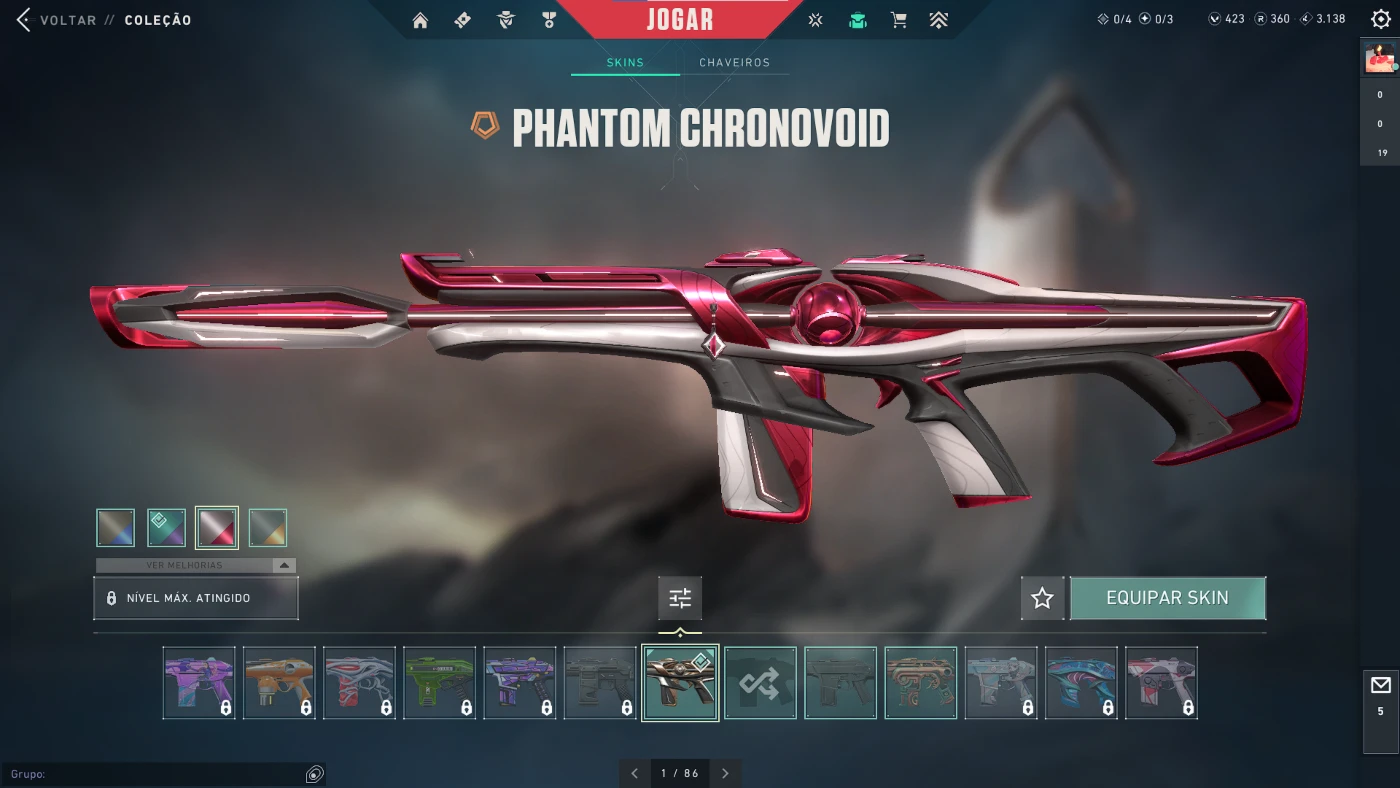
Task: Select the locked green Phantom skin thumbnail
Action: tap(439, 683)
